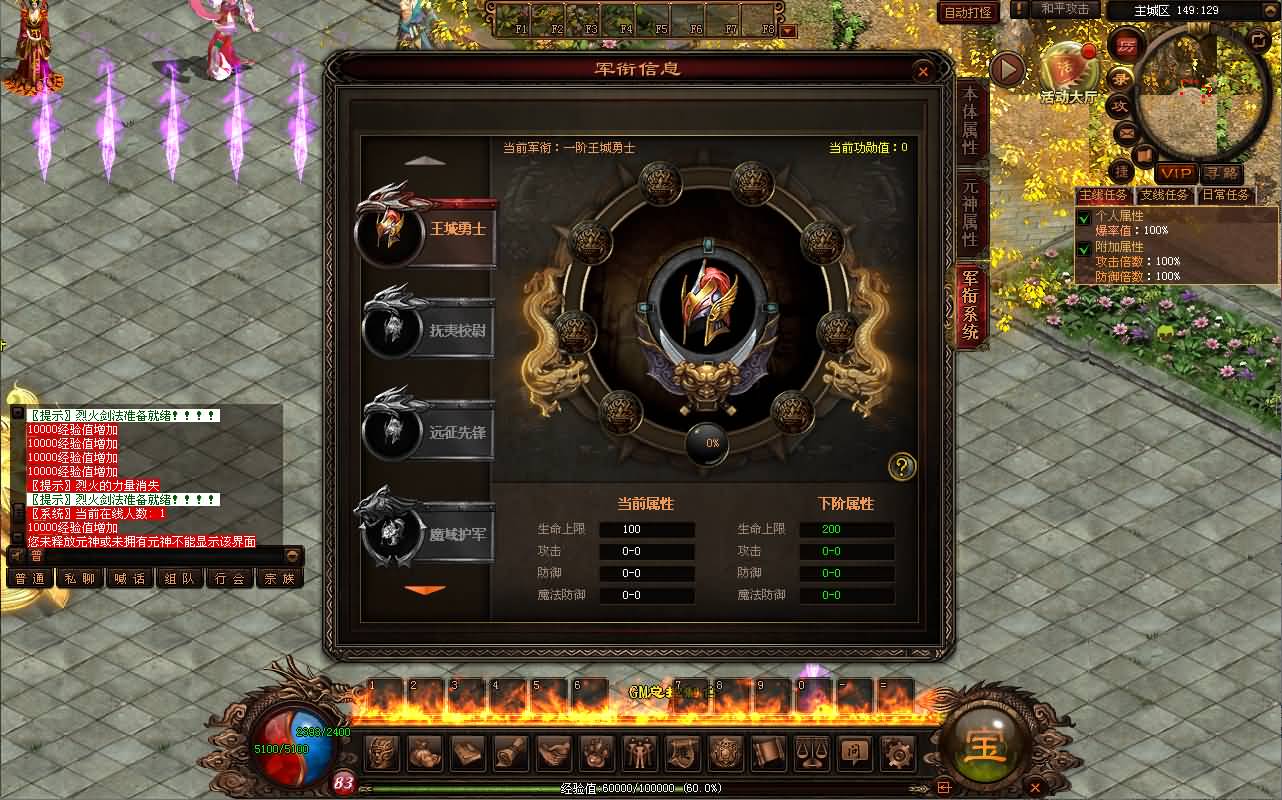
Task: Switch to the 日常任务 task tab
Action: (x=1226, y=195)
